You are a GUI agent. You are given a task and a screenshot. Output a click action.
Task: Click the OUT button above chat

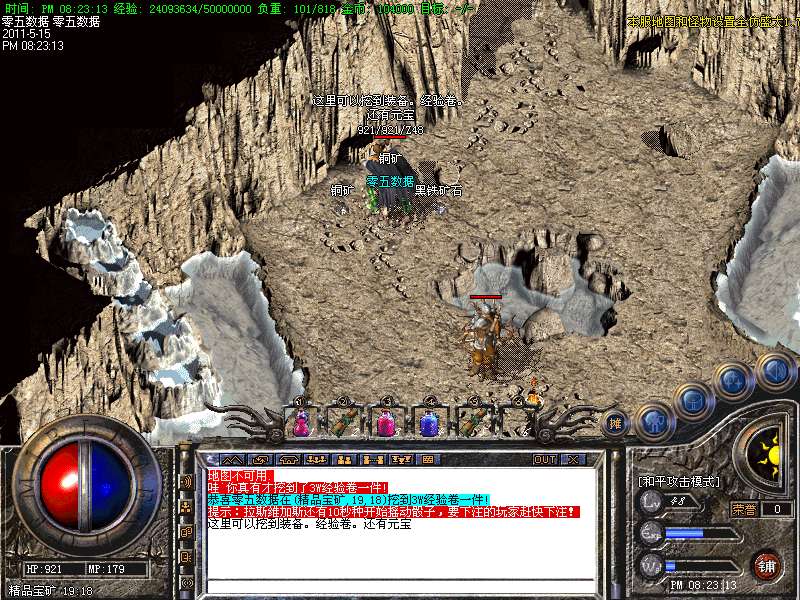coord(544,459)
